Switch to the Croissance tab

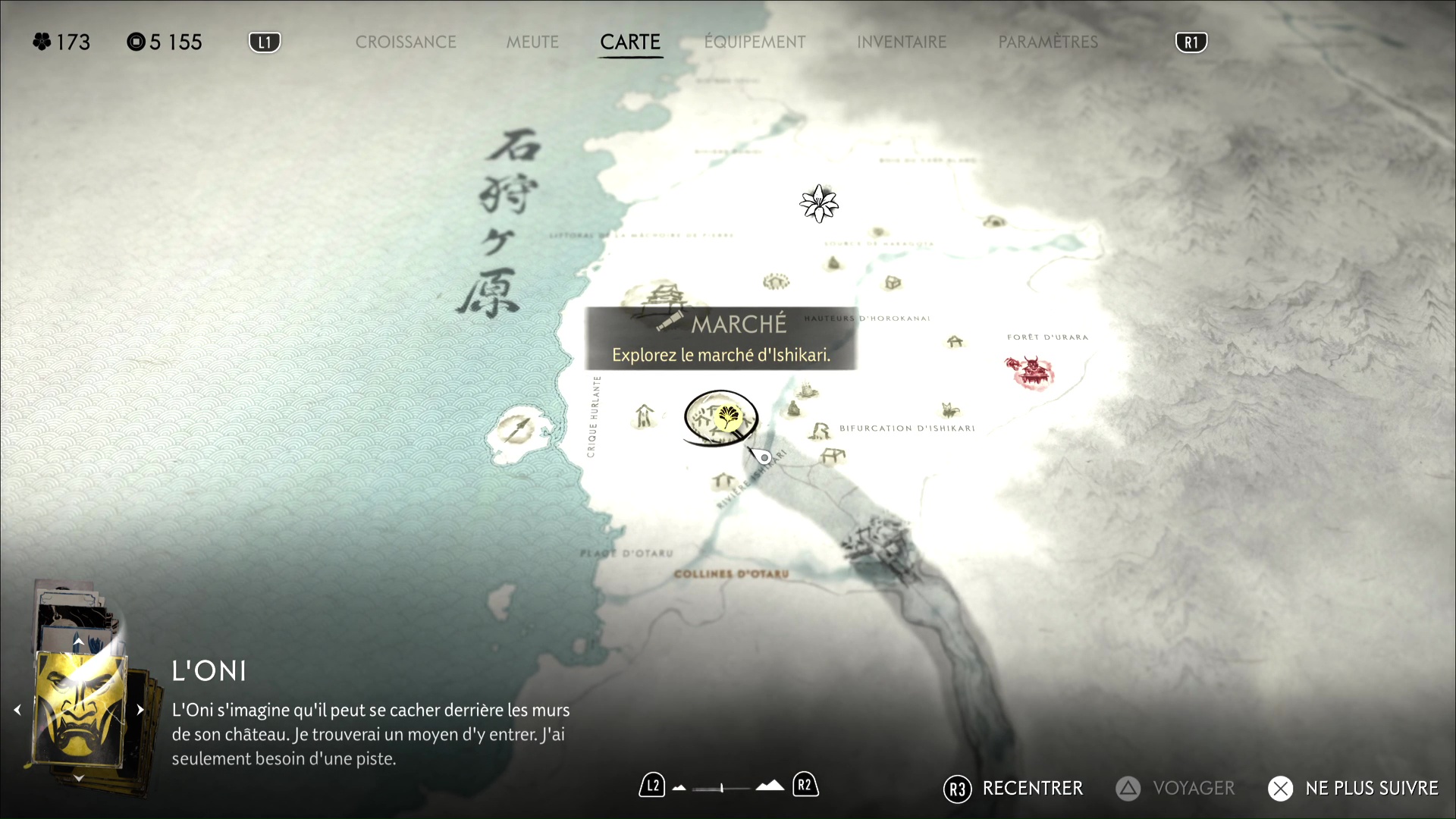[406, 42]
